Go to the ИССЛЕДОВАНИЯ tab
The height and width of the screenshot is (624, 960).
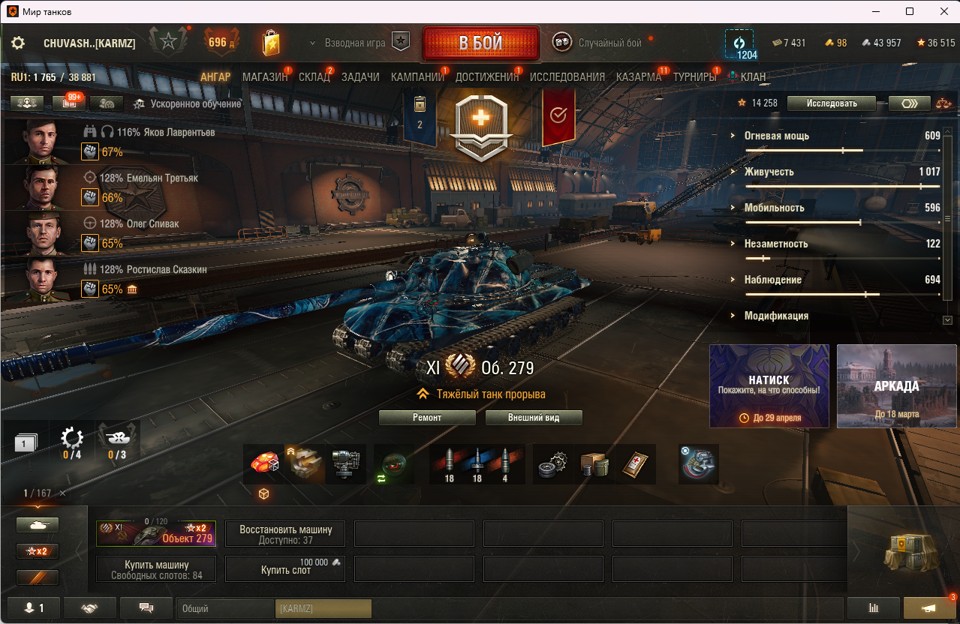pyautogui.click(x=567, y=77)
